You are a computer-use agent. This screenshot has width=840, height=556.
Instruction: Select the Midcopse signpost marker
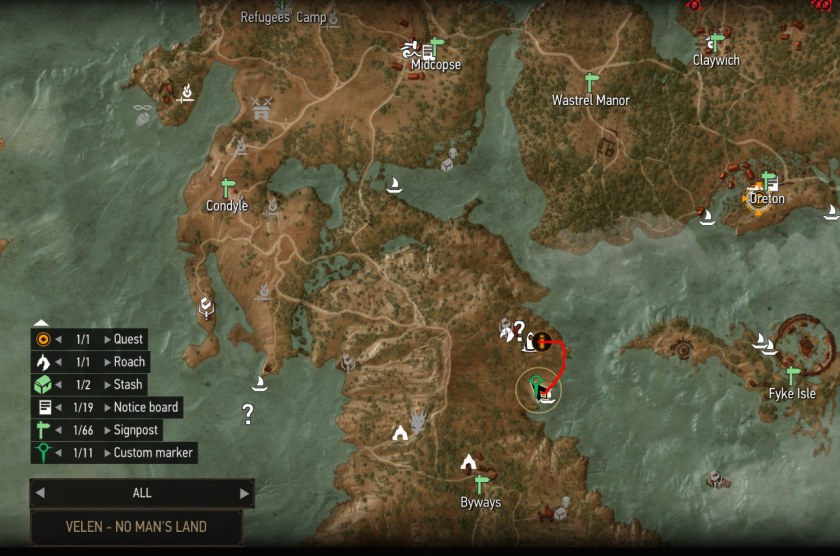pos(433,48)
